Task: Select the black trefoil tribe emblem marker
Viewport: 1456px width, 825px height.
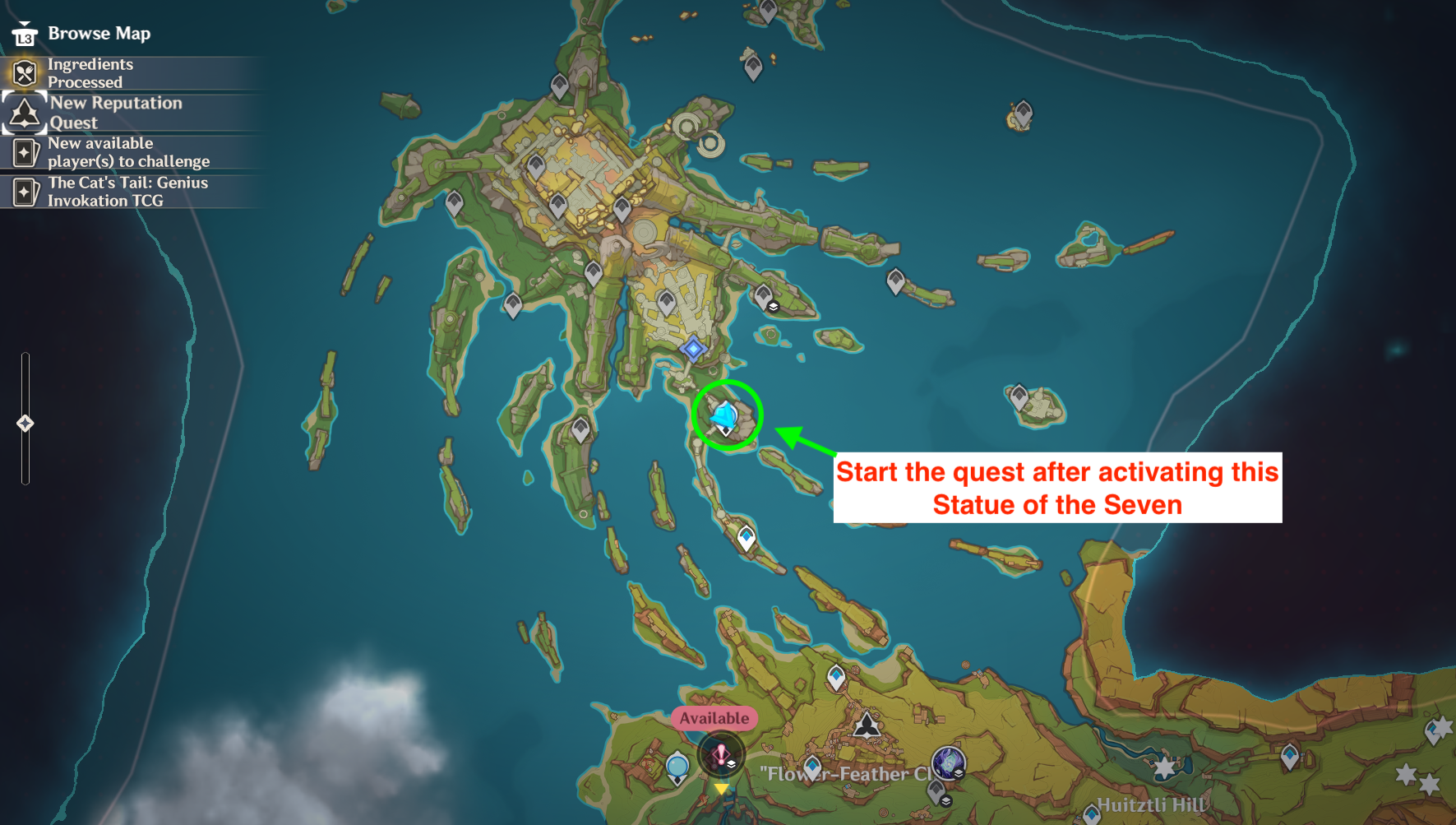Action: coord(867,725)
